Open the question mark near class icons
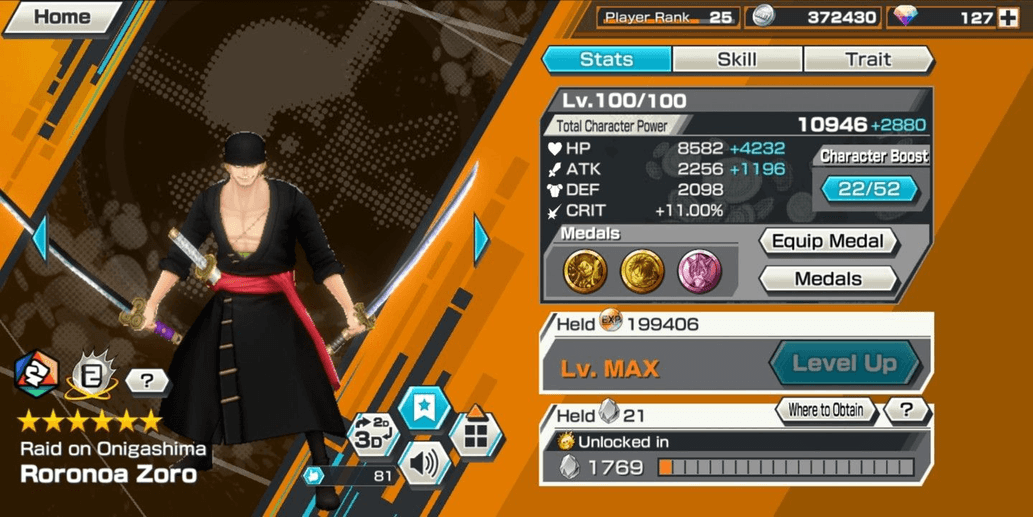Viewport: 1033px width, 517px height. (147, 380)
